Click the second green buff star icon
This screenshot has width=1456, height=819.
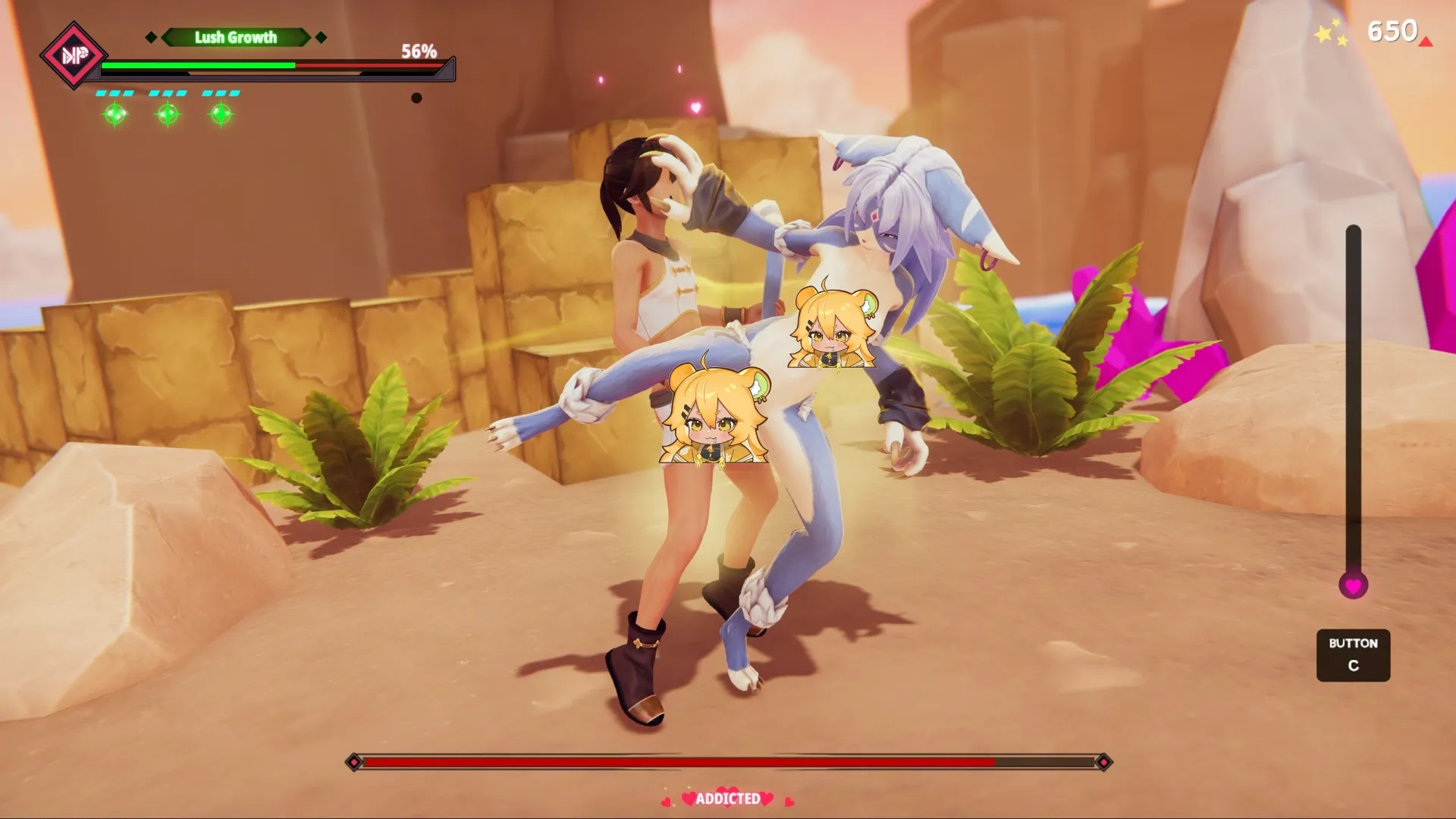tap(167, 115)
